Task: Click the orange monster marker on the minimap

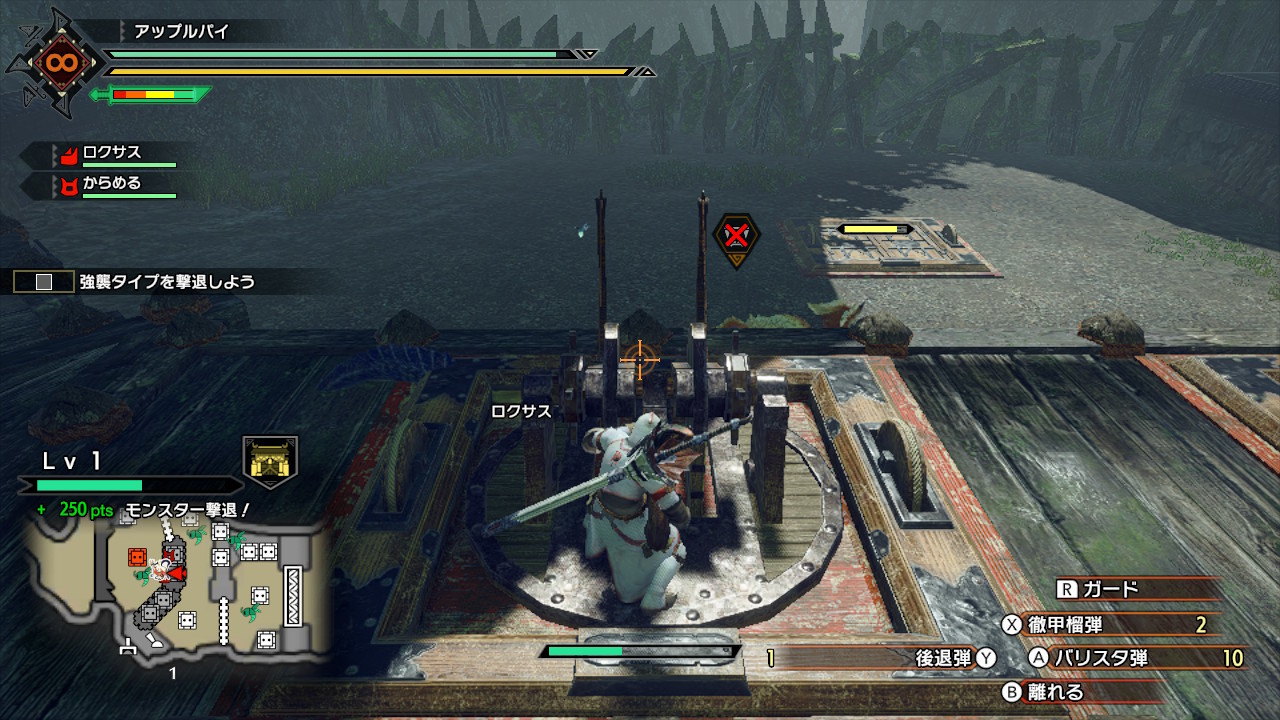Action: pyautogui.click(x=138, y=557)
